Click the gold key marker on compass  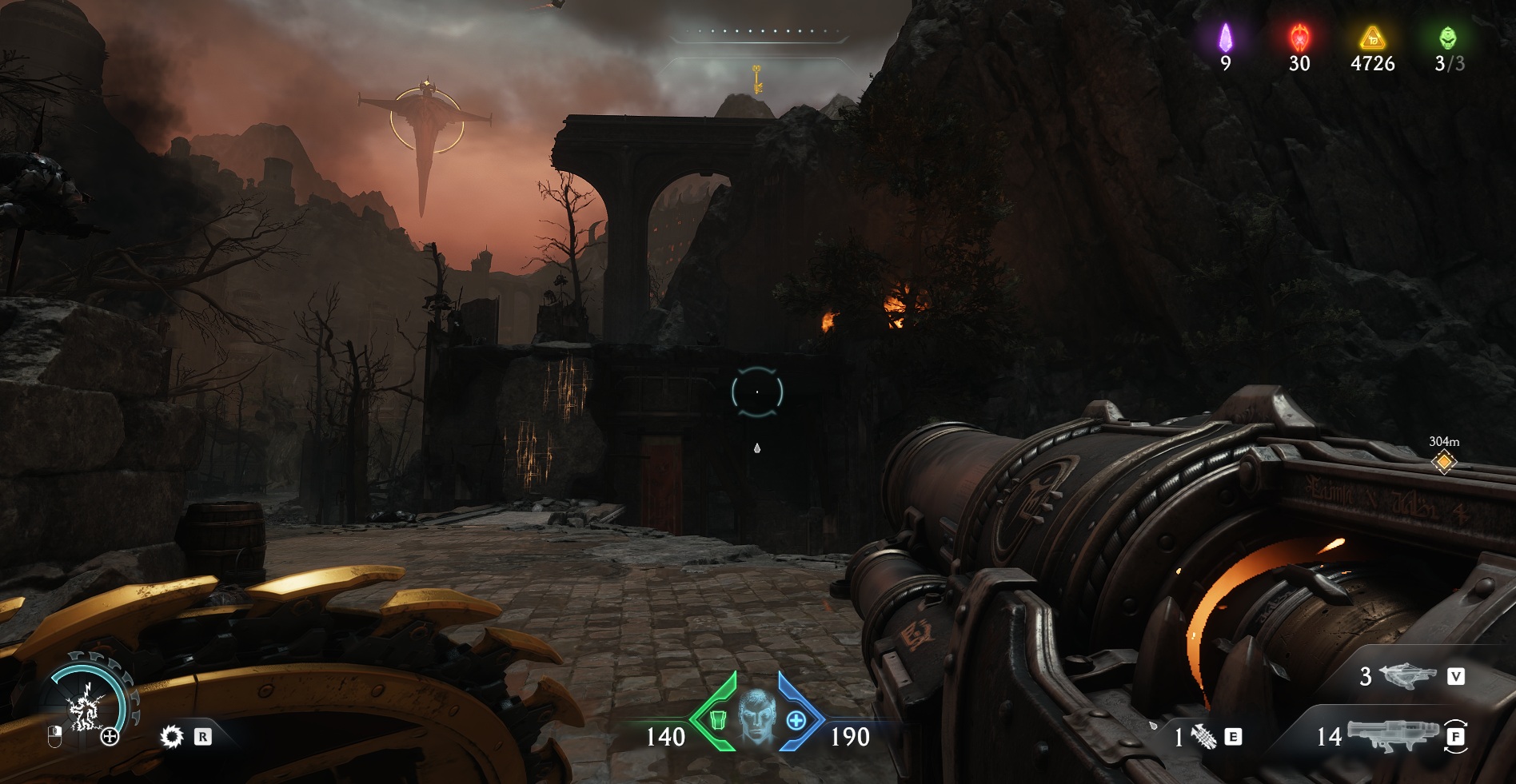click(x=756, y=79)
